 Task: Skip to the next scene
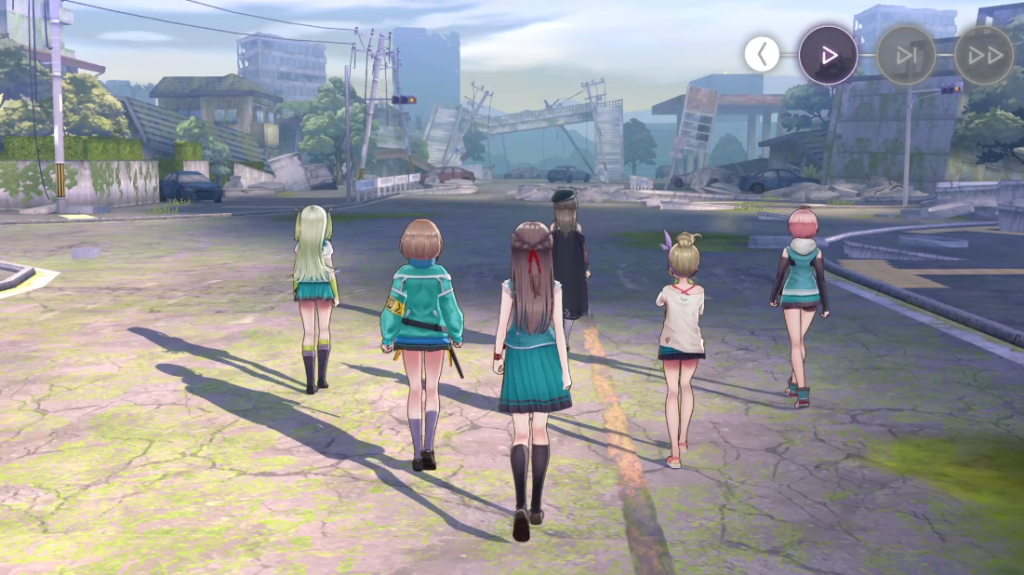pos(906,55)
